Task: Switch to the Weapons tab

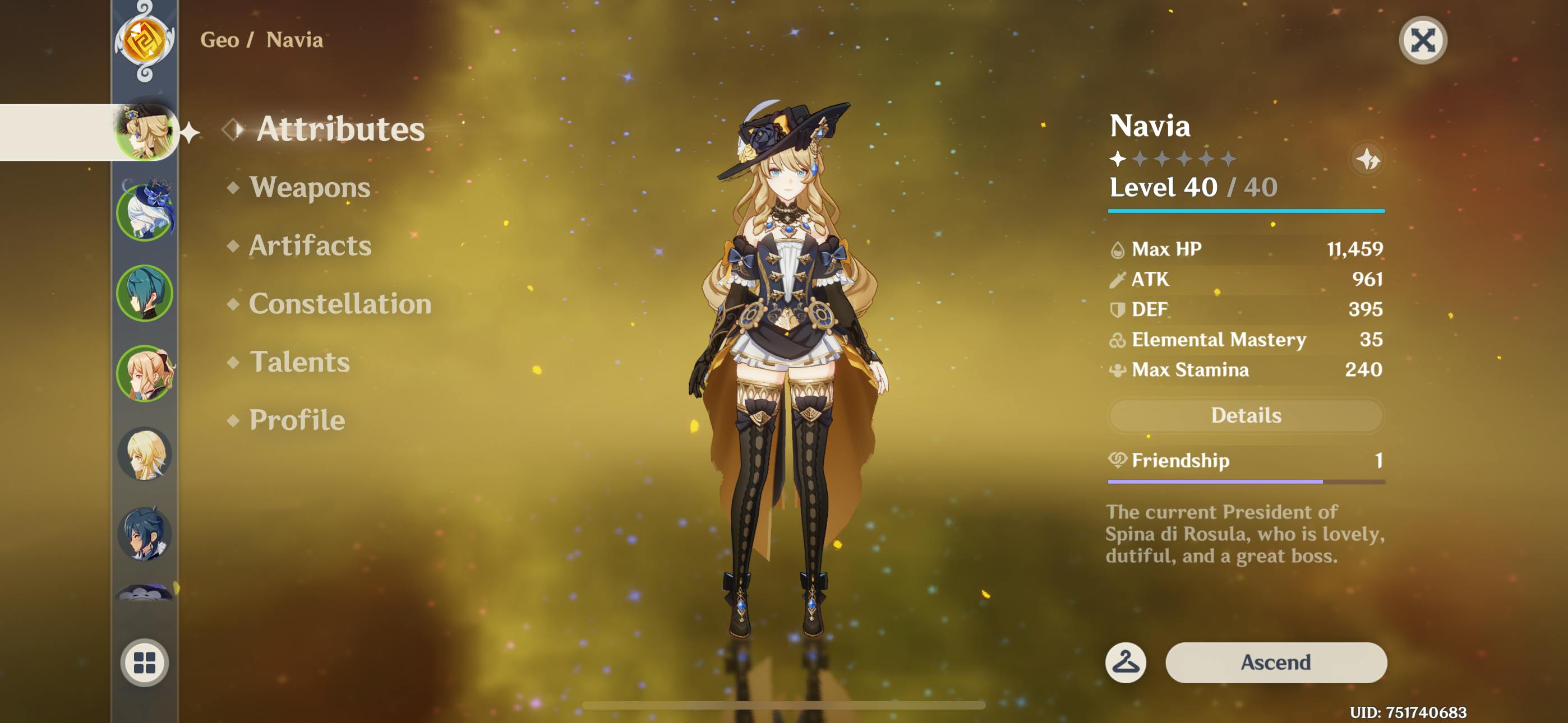Action: point(309,187)
